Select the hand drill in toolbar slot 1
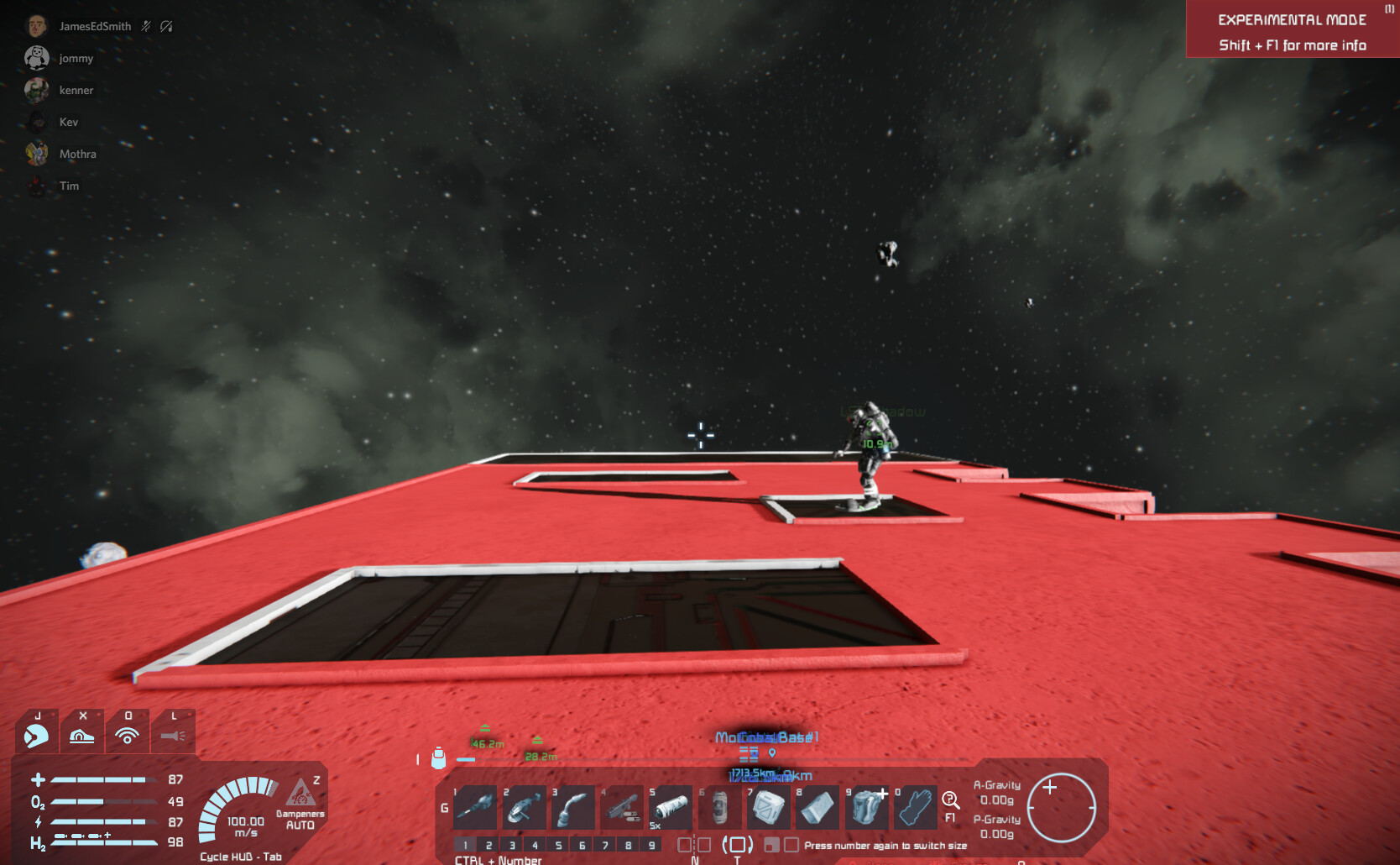Image resolution: width=1400 pixels, height=865 pixels. pyautogui.click(x=475, y=808)
